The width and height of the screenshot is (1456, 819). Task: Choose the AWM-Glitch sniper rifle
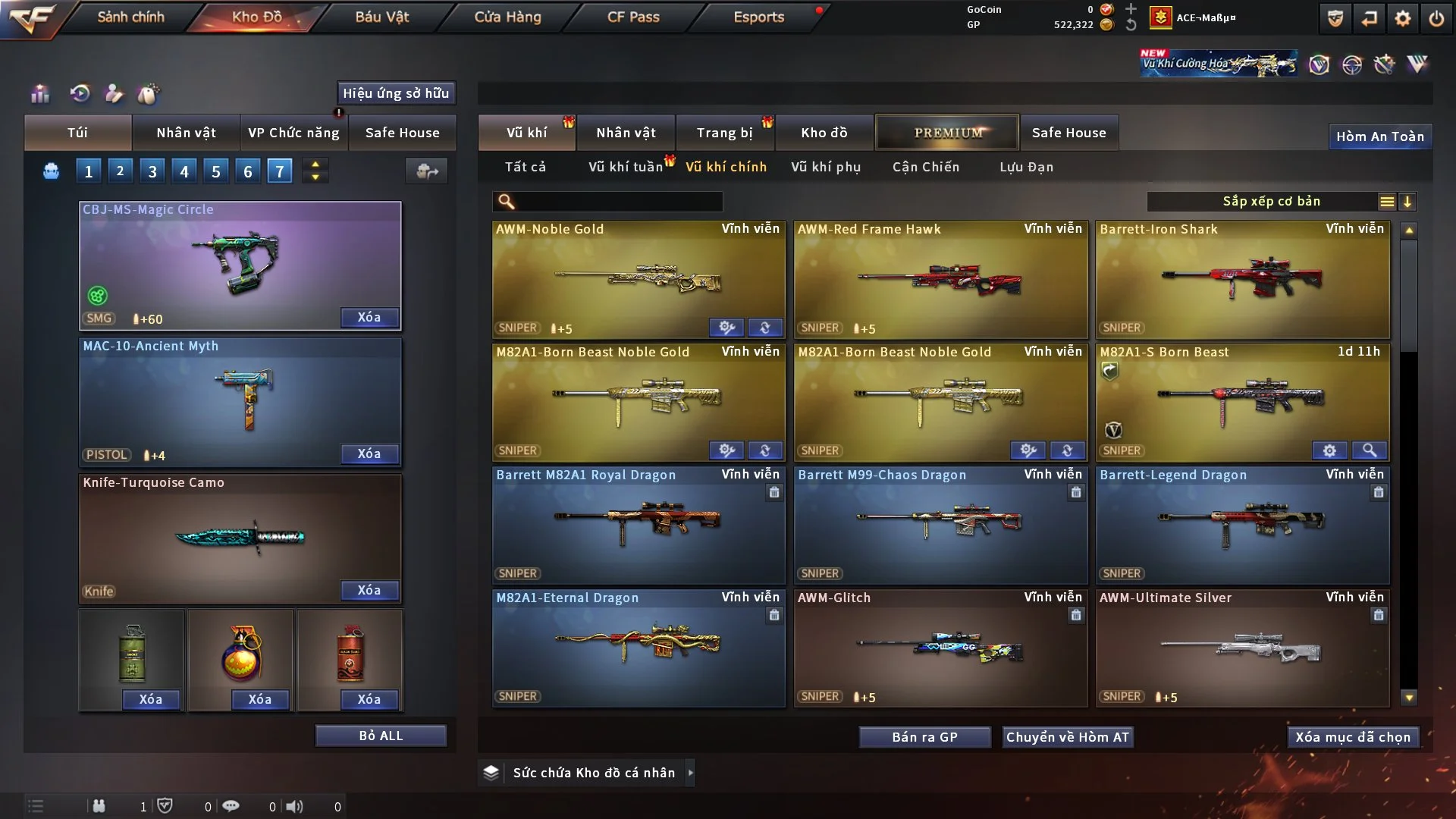coord(940,648)
